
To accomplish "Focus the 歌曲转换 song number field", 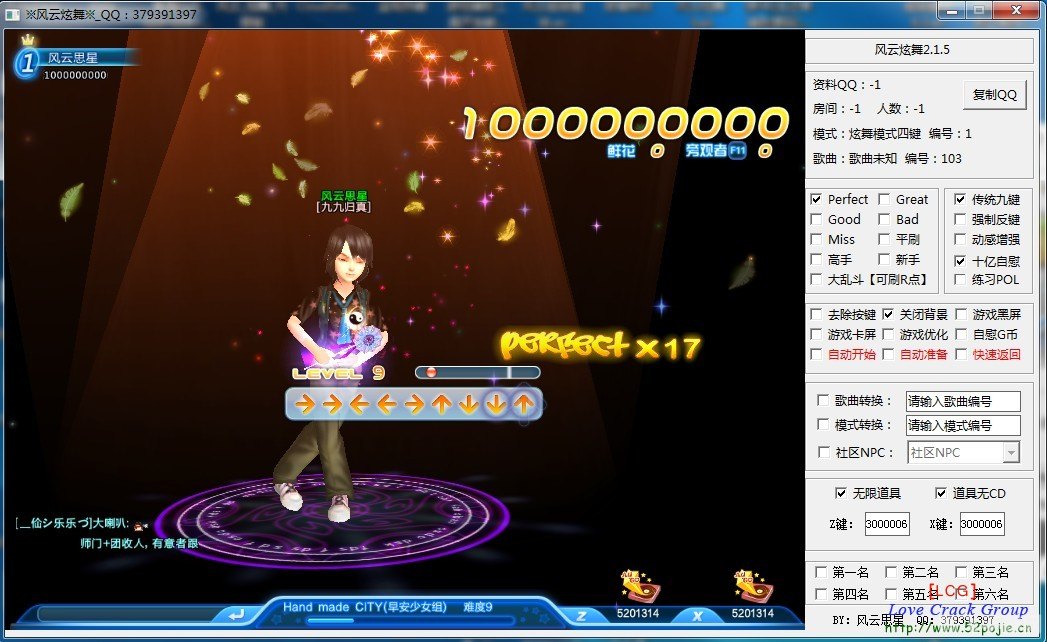I will pyautogui.click(x=962, y=401).
